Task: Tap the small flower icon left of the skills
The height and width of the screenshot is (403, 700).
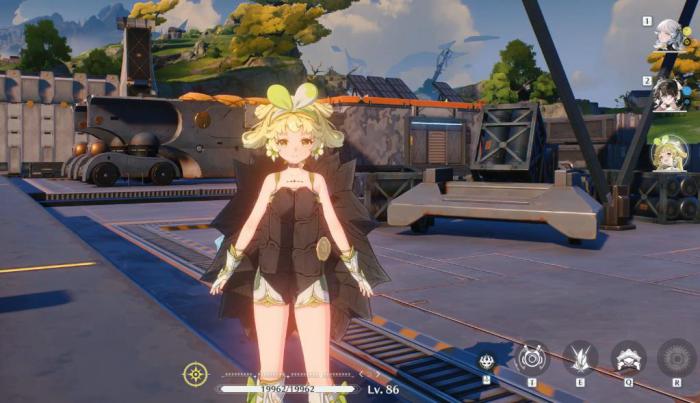Action: 487,362
